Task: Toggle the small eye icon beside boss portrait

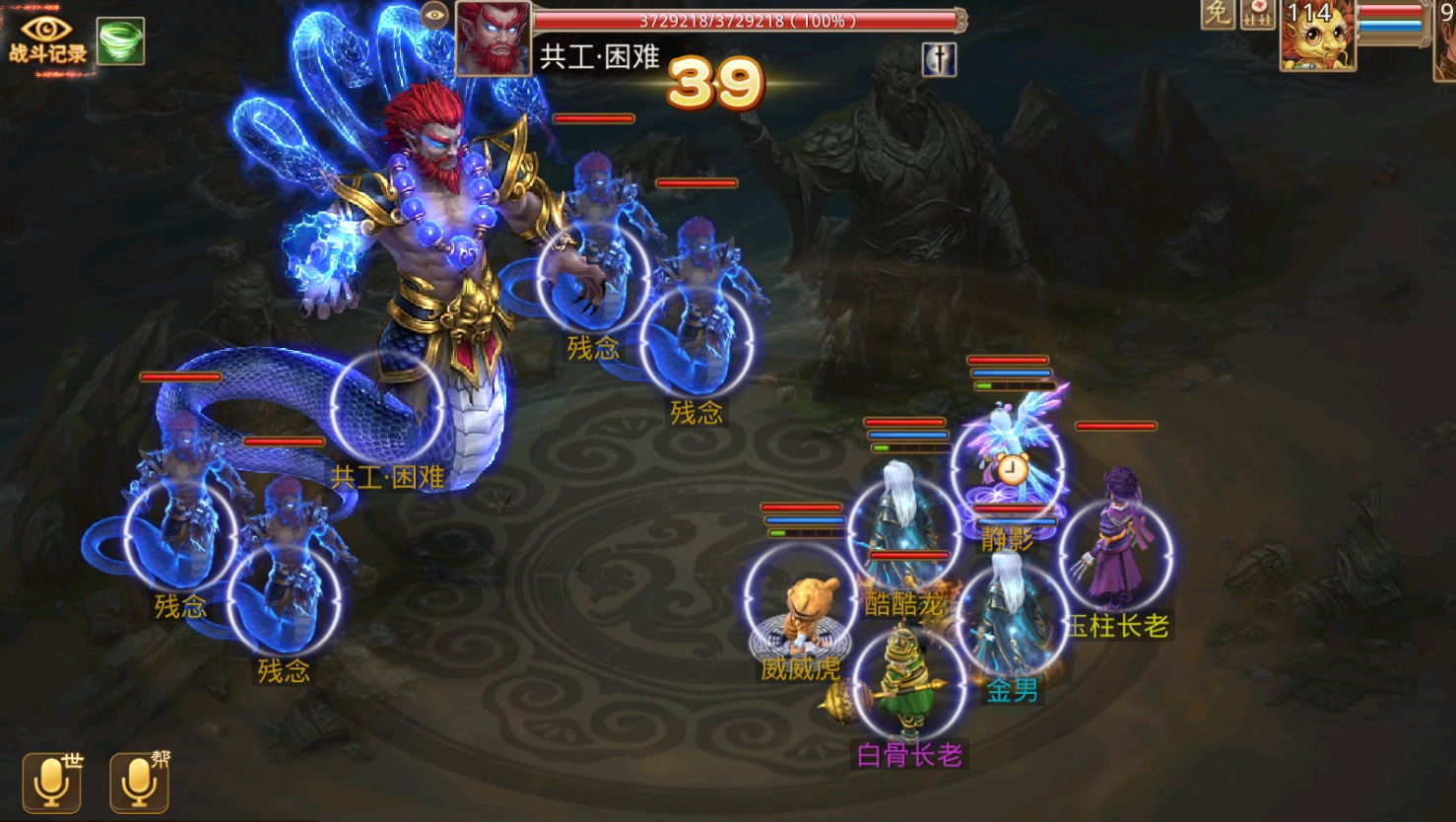Action: (x=433, y=15)
